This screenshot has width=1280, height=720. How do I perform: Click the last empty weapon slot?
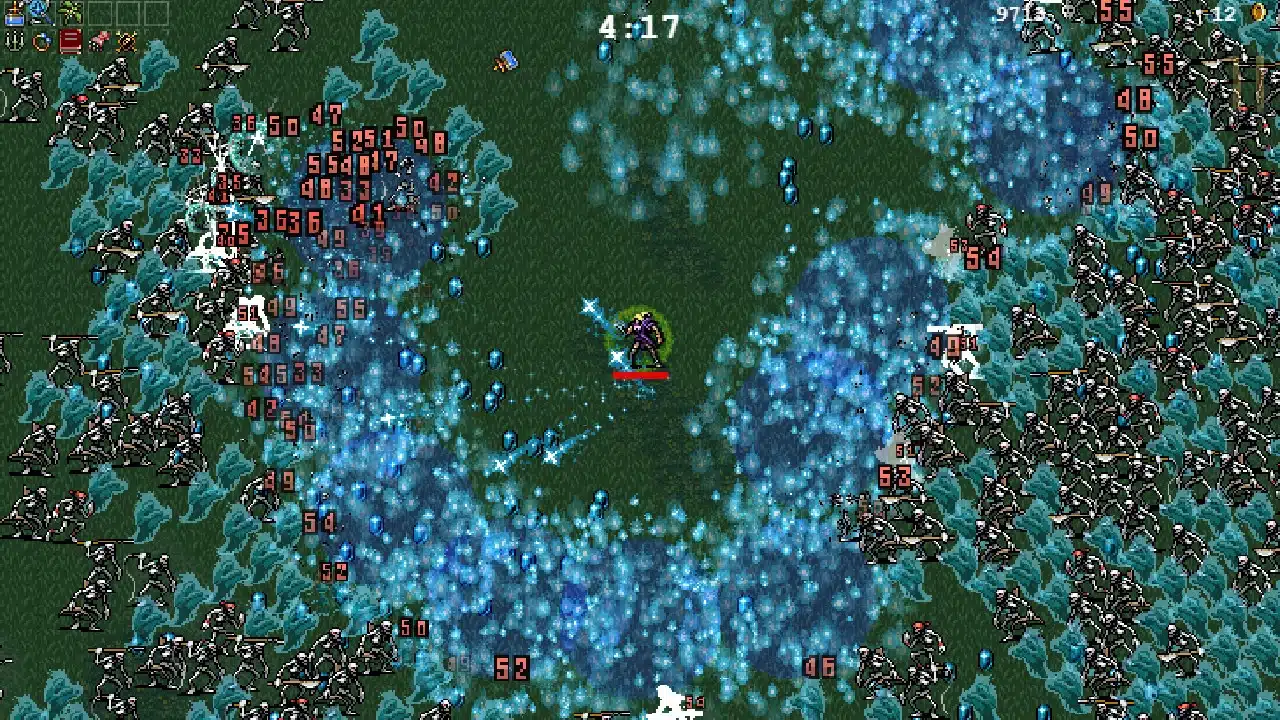[158, 12]
